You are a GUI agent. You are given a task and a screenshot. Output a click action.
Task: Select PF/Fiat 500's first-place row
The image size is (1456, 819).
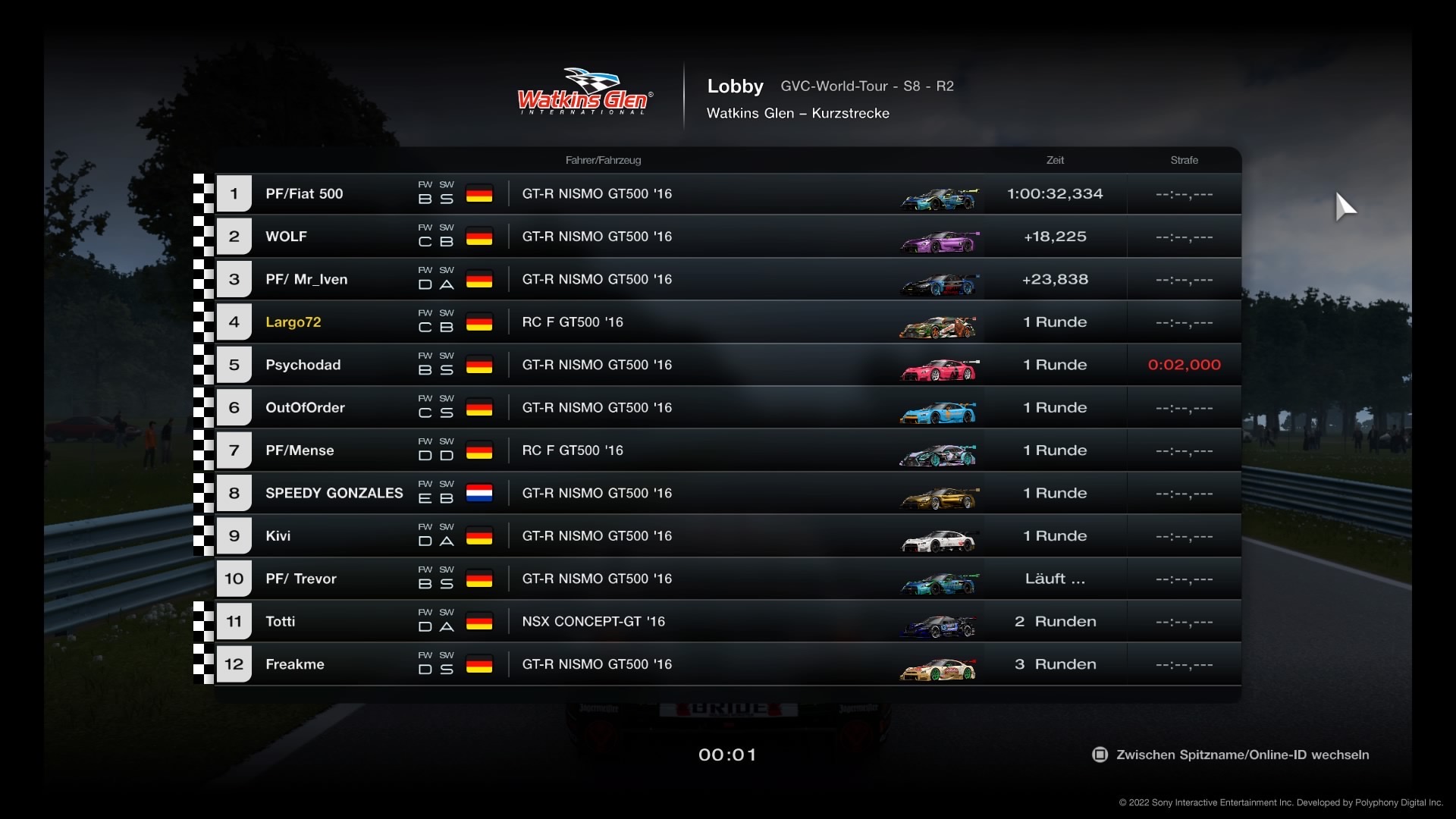point(728,194)
